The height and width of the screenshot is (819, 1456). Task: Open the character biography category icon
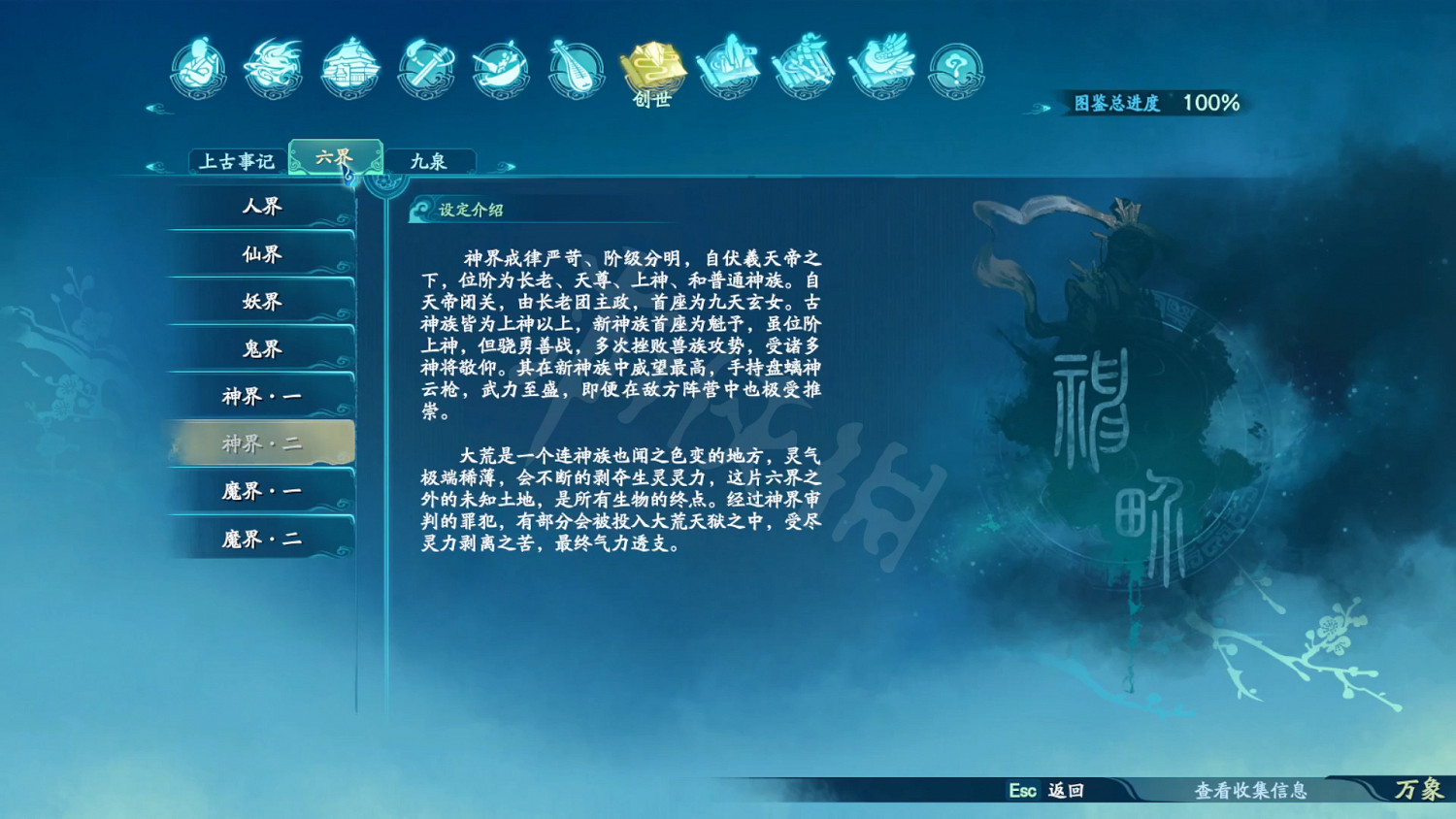[199, 66]
